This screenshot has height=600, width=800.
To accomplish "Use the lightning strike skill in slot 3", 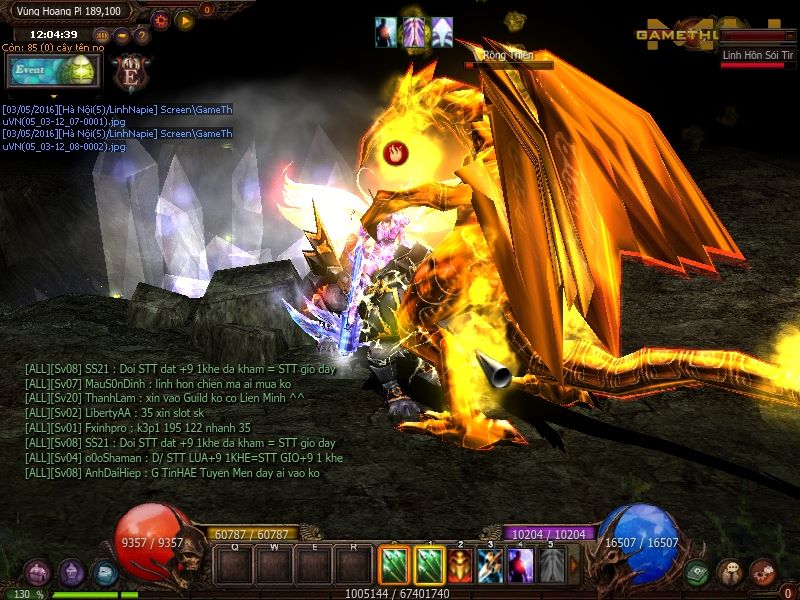I will (490, 566).
